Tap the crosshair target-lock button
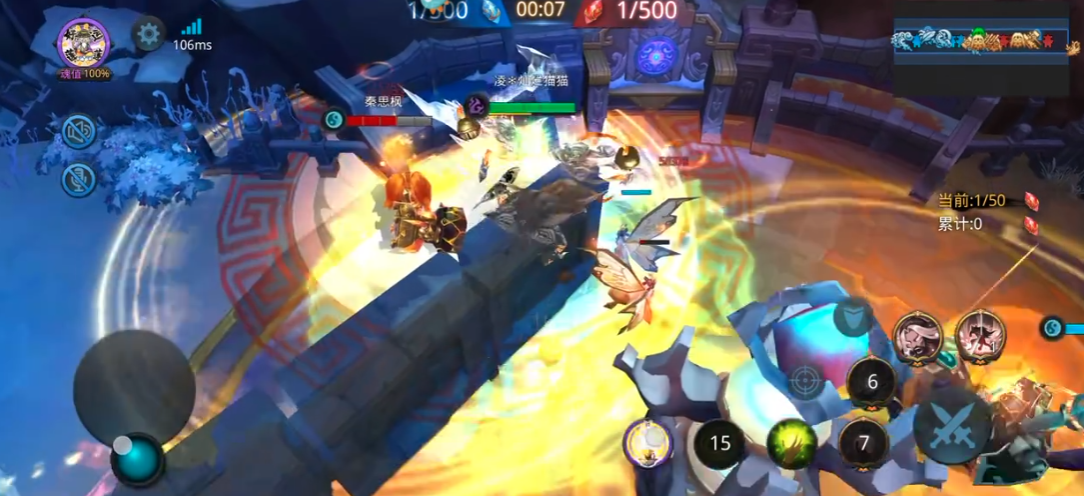This screenshot has height=496, width=1084. click(805, 380)
